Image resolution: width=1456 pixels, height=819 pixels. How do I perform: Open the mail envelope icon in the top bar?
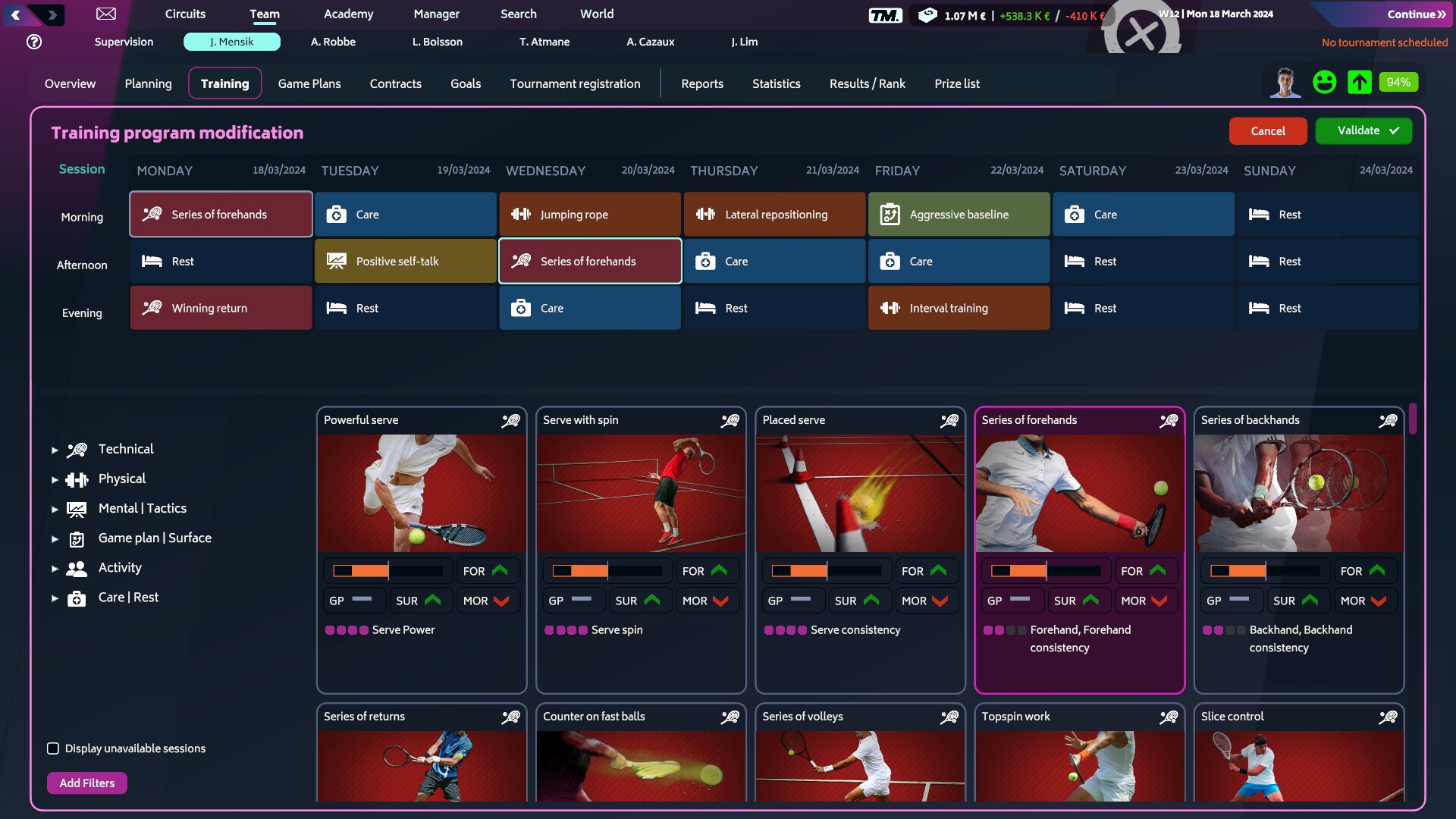point(106,14)
